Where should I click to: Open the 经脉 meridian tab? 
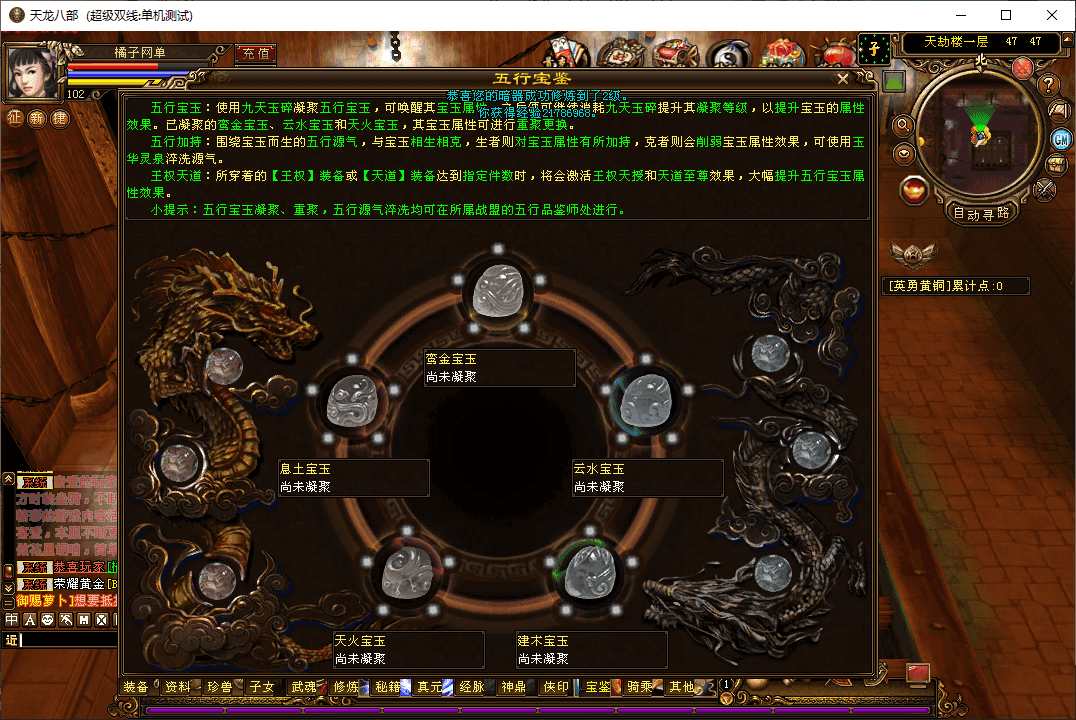[x=471, y=687]
